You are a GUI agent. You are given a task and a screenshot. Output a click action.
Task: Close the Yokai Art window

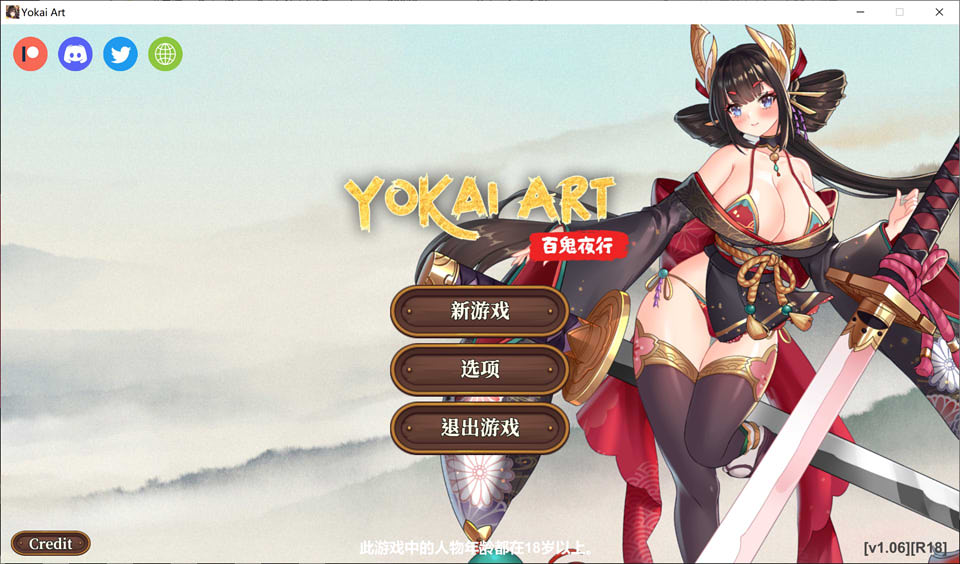[x=938, y=12]
